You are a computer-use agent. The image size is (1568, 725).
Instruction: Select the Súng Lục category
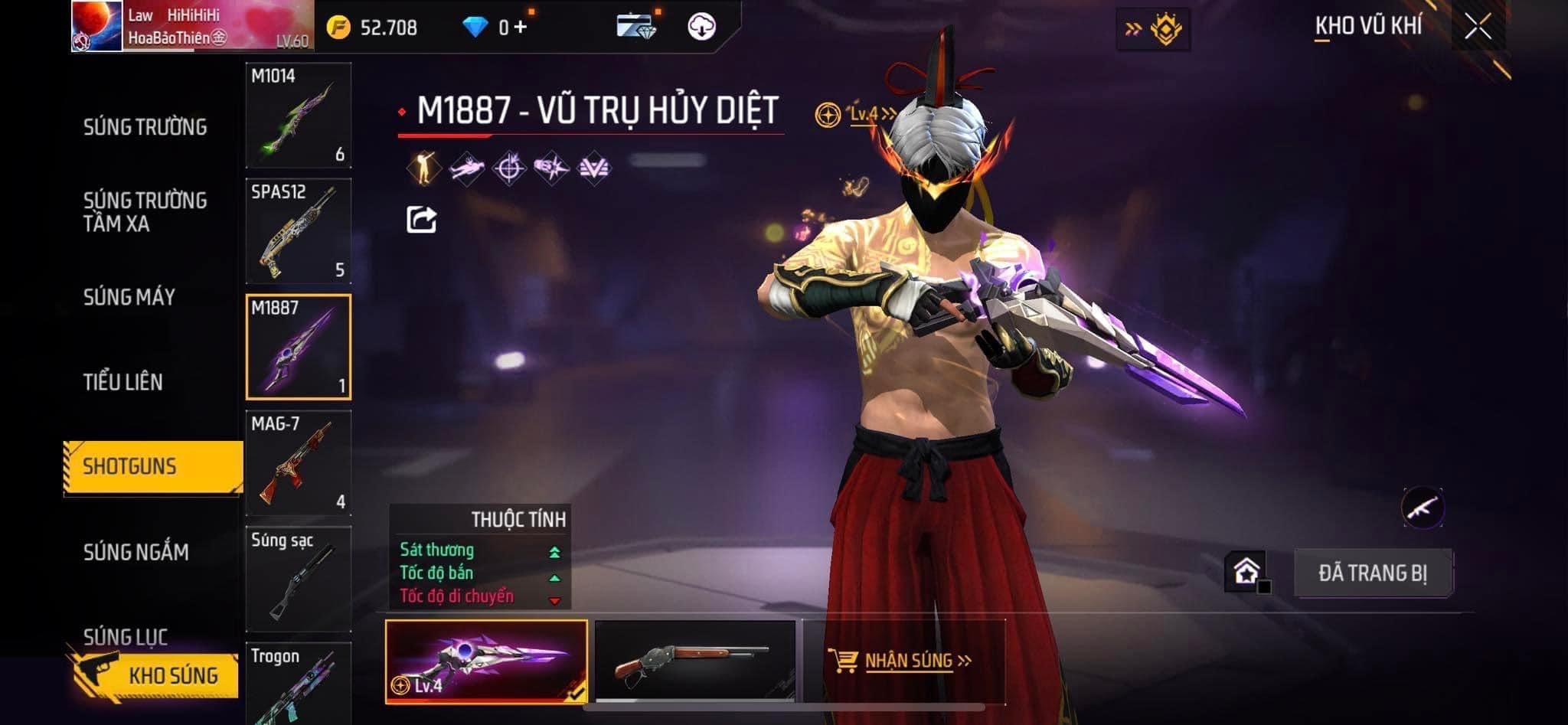point(125,635)
